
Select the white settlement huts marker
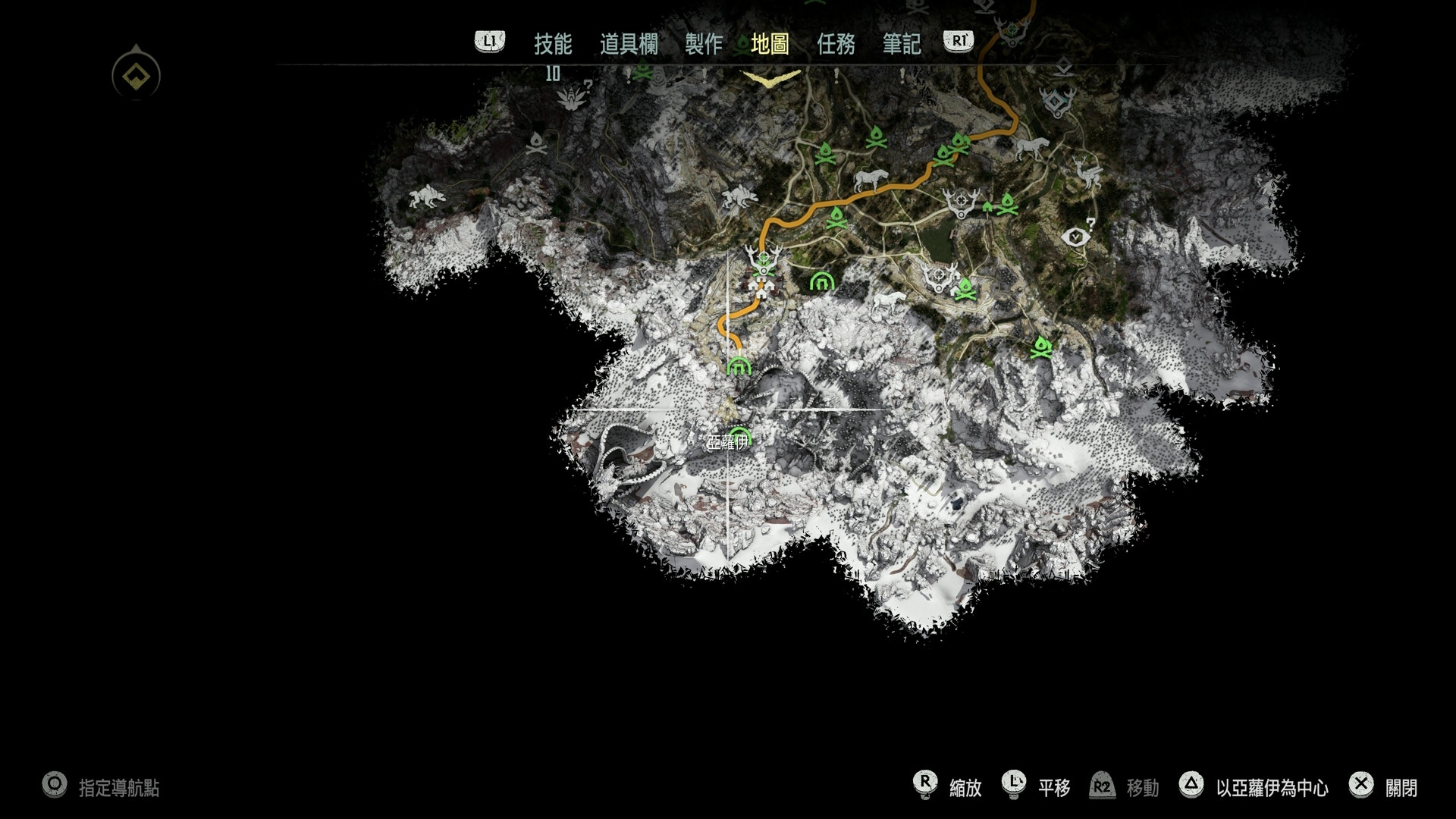761,287
